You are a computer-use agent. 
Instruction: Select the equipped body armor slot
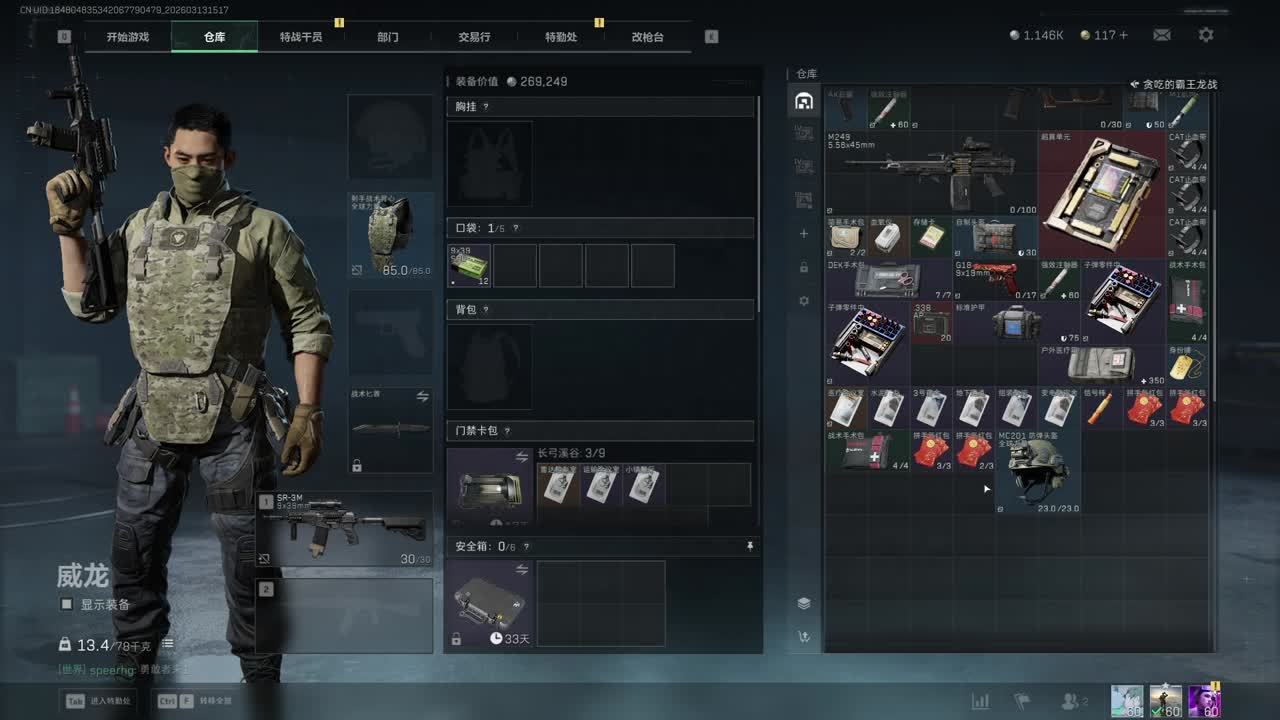point(390,236)
